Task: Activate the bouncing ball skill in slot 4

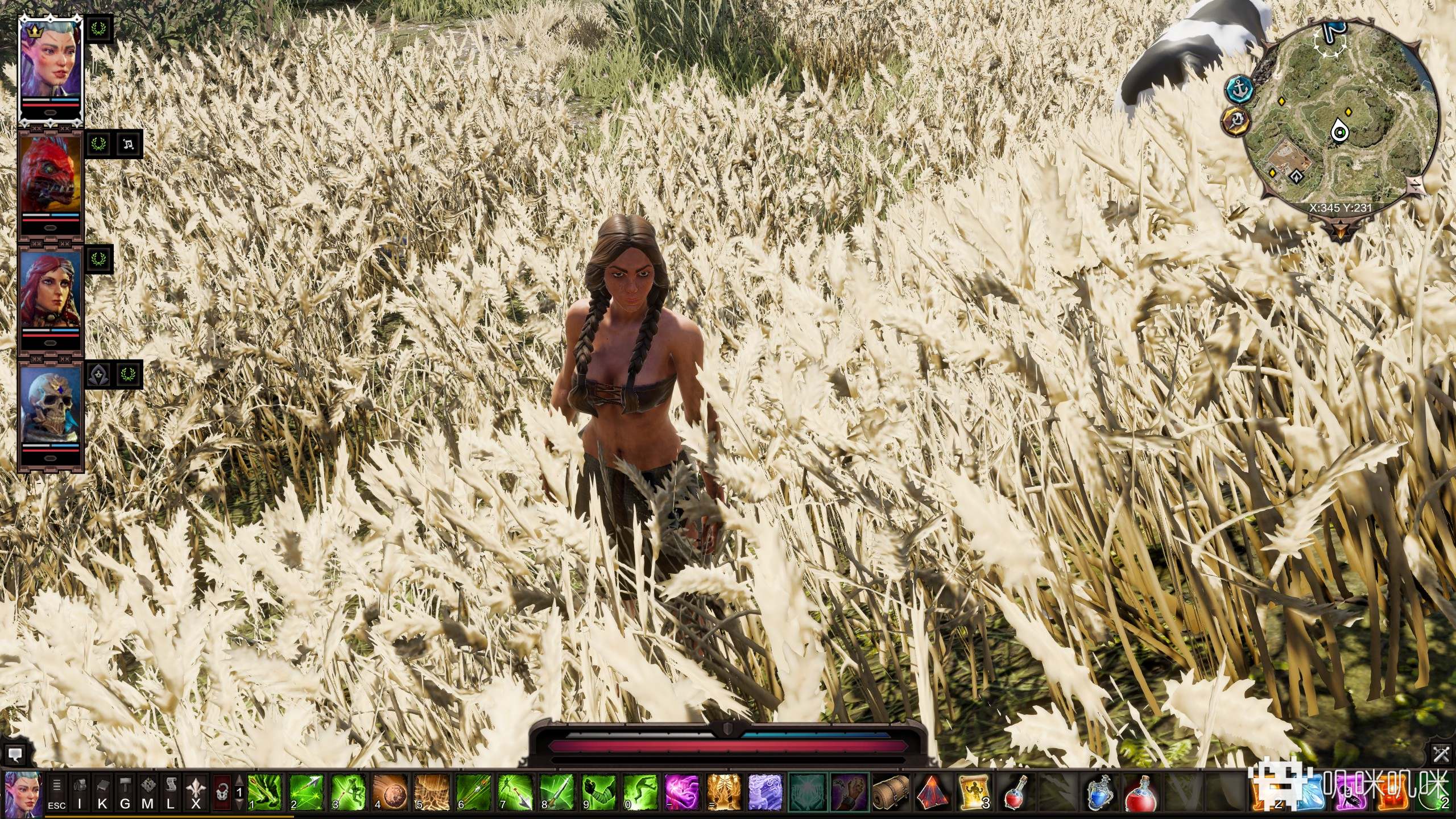Action: point(390,793)
